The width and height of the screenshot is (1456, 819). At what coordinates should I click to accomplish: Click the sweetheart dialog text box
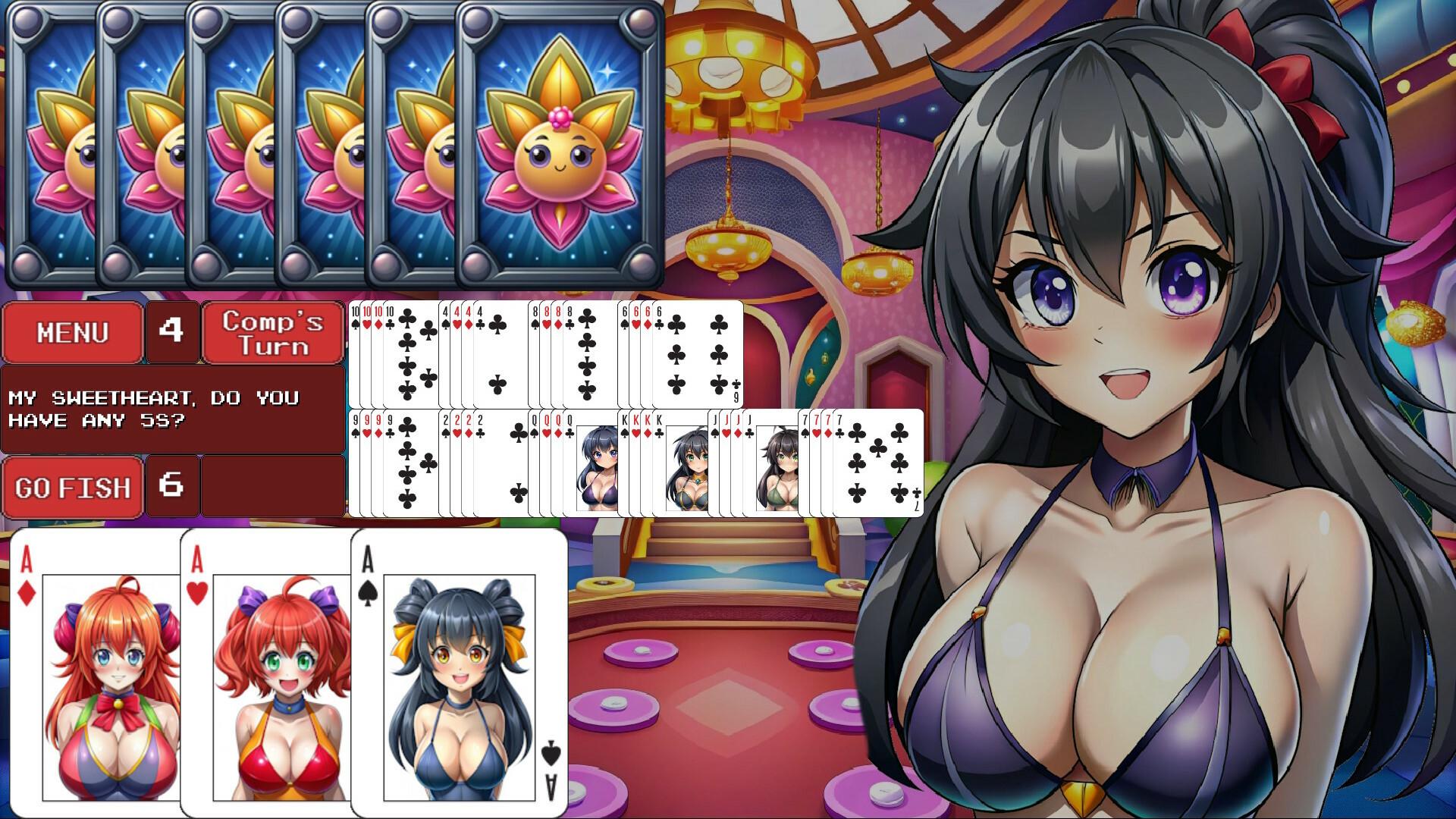(173, 409)
